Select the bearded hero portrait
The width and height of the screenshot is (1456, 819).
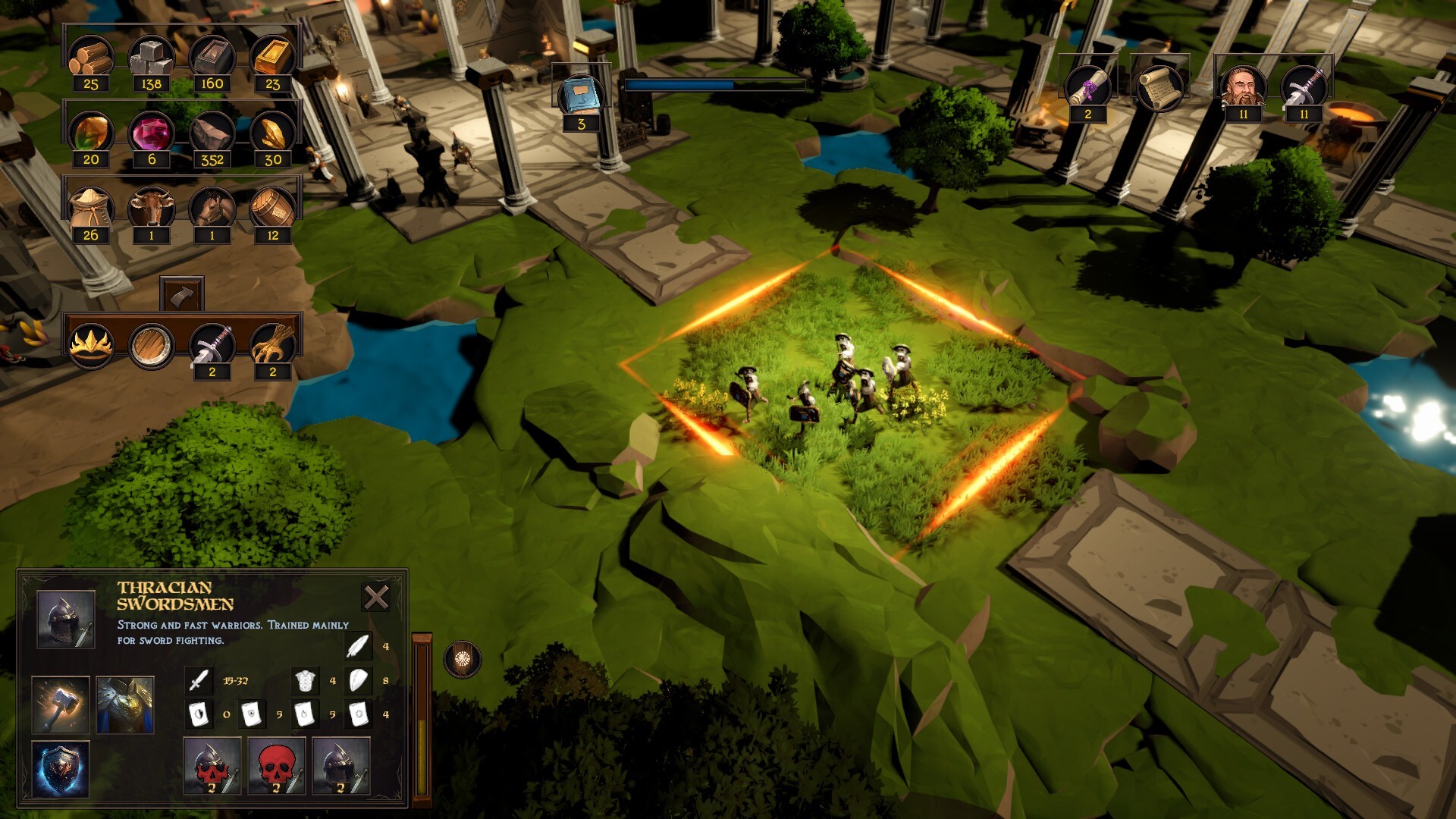[x=1243, y=86]
